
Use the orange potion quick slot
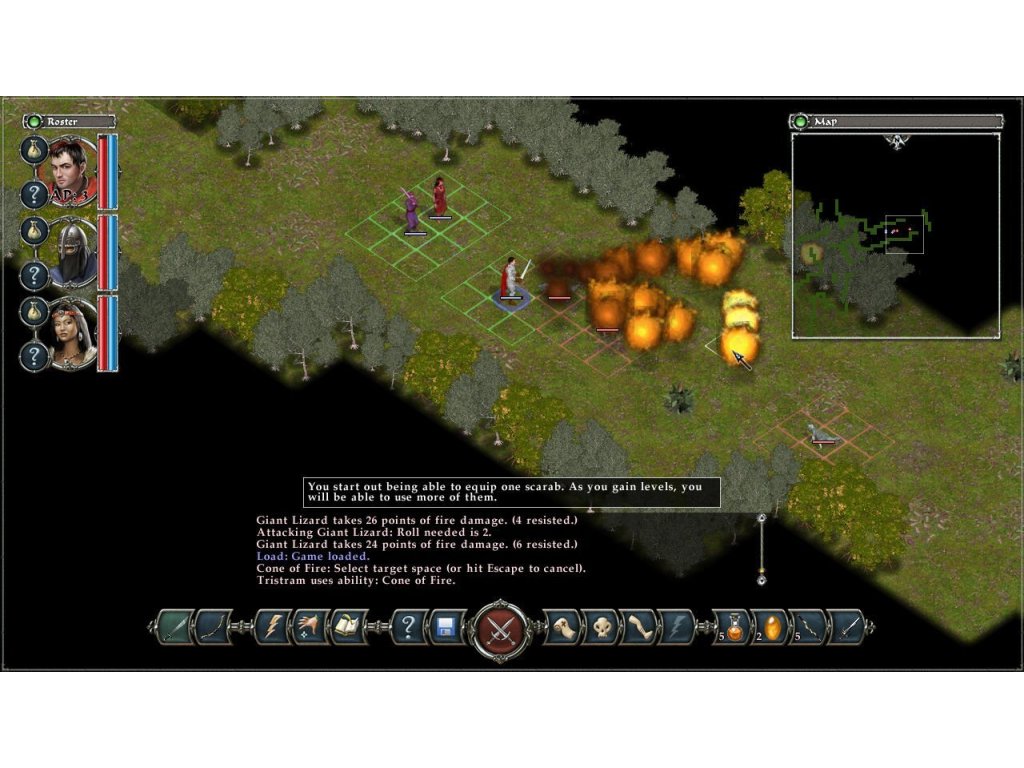735,627
